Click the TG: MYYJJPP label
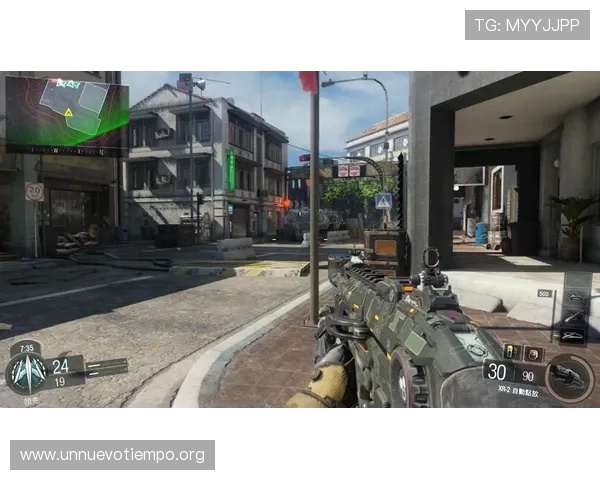Screen dimensions: 600x480 [x=527, y=25]
